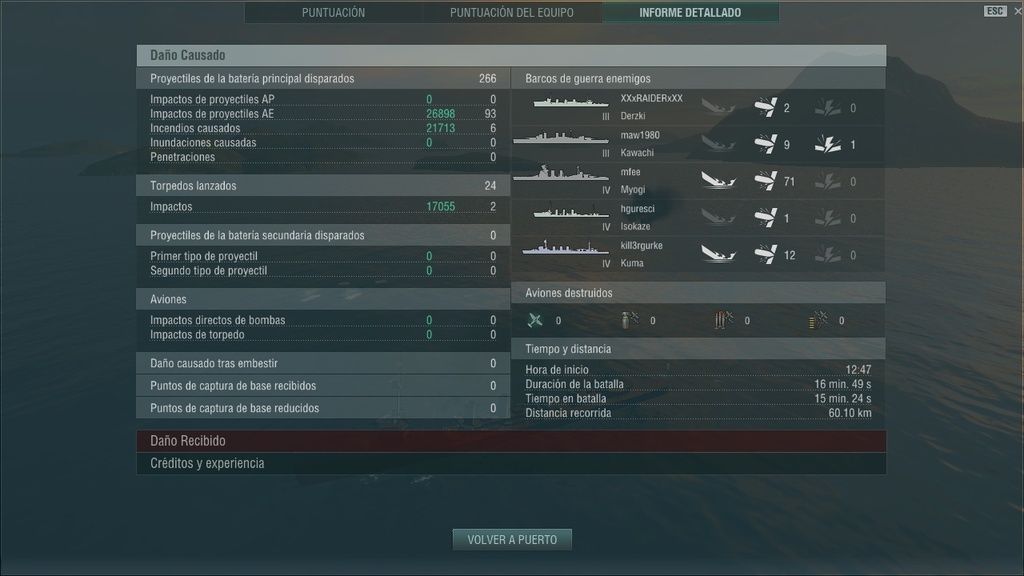This screenshot has width=1024, height=576.
Task: Select enemy XXxRAIDERxXX's Derzki row
Action: click(698, 107)
